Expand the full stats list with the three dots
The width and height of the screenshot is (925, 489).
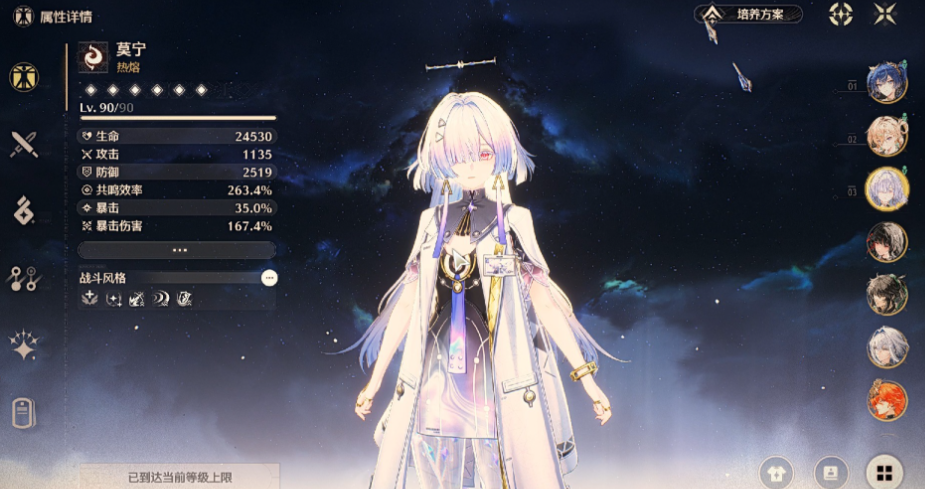point(177,250)
